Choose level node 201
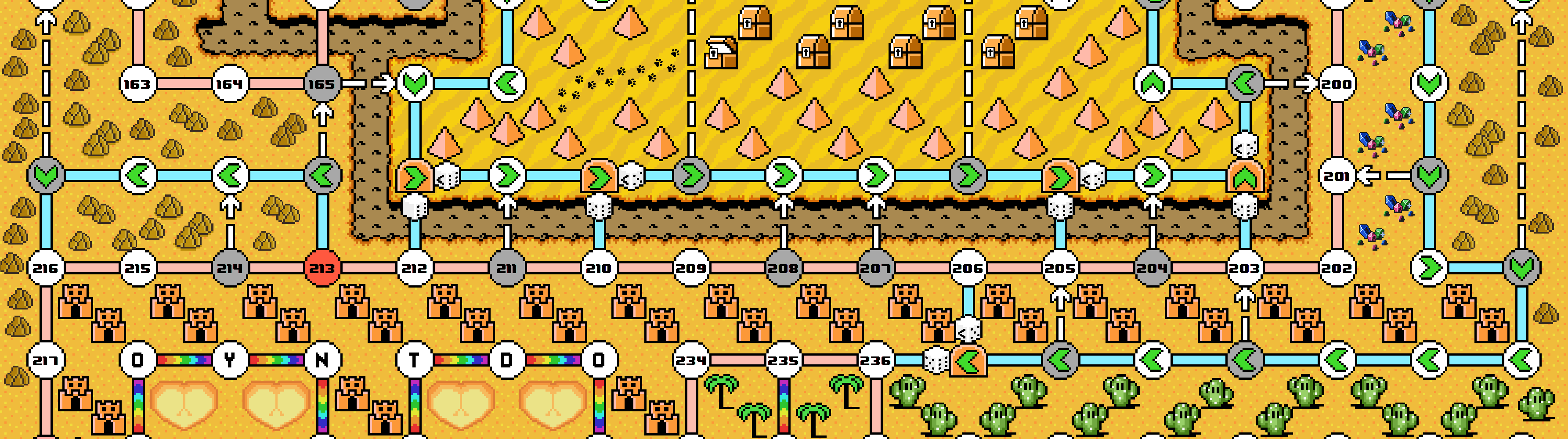This screenshot has height=439, width=1568. tap(1337, 176)
